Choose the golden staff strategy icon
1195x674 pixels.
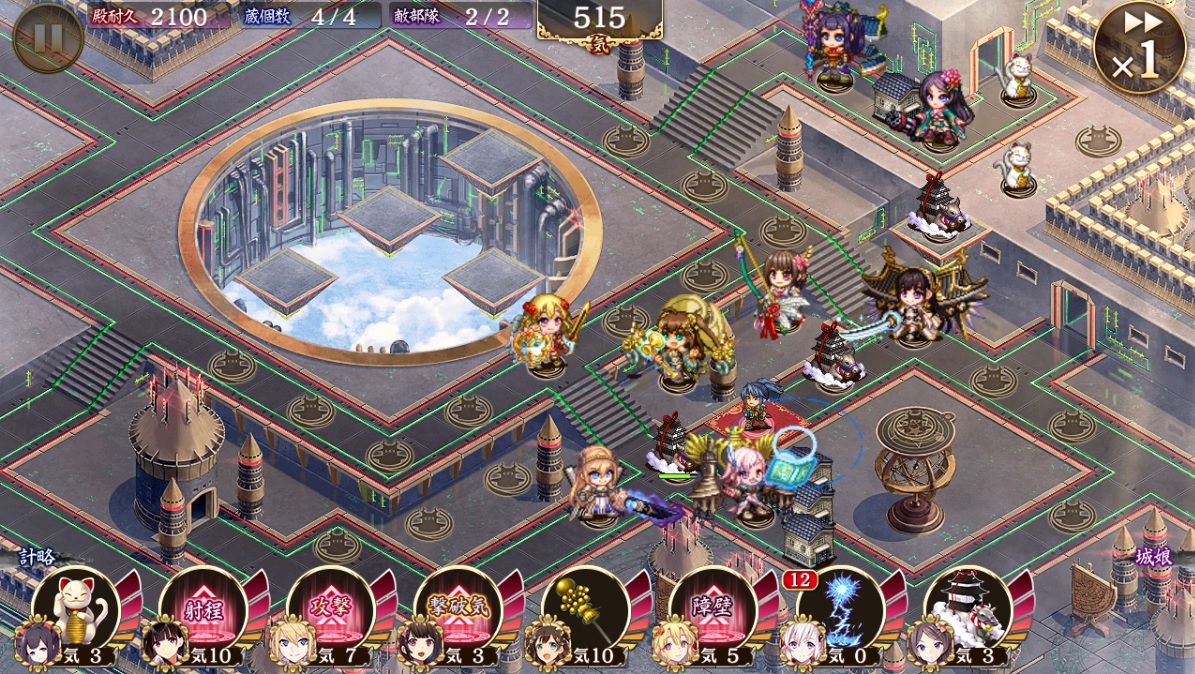585,609
